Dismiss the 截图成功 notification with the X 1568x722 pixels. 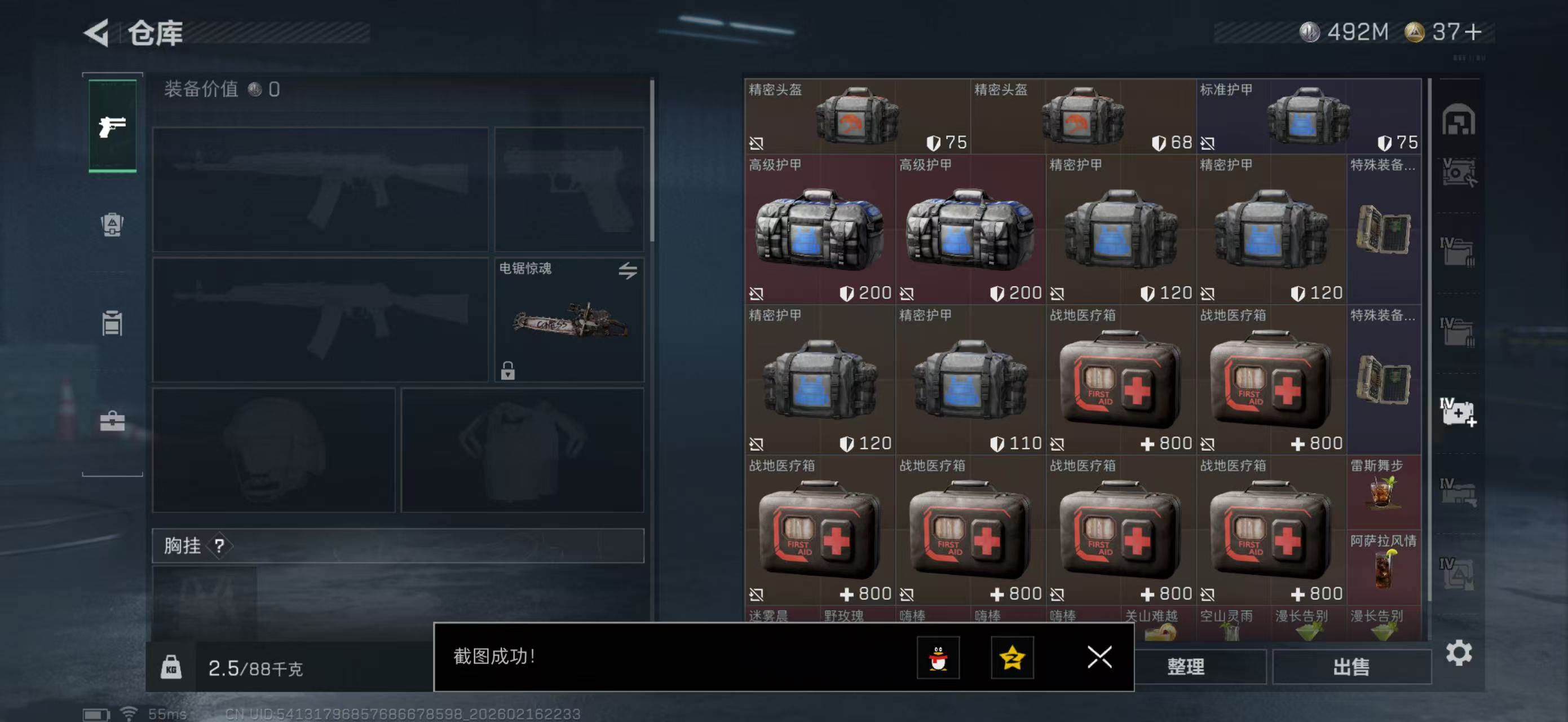1100,658
